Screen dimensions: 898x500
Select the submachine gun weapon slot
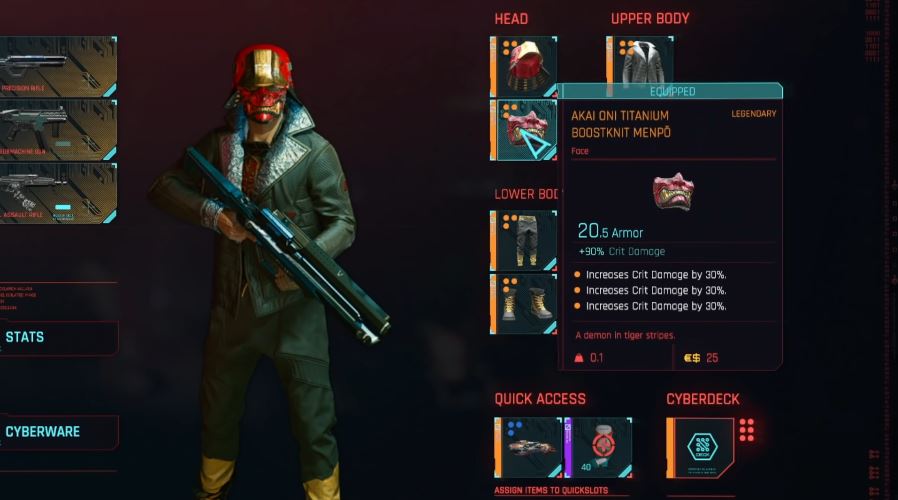pos(56,129)
